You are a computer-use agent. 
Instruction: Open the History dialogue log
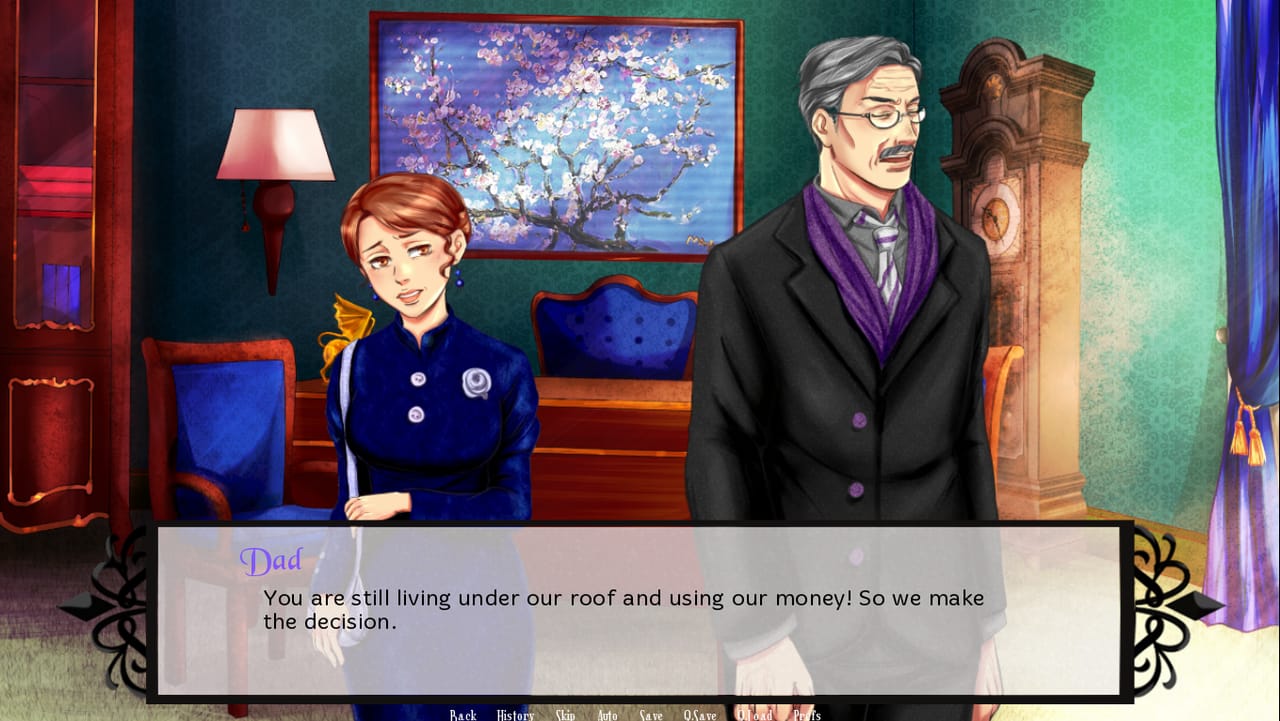[514, 715]
